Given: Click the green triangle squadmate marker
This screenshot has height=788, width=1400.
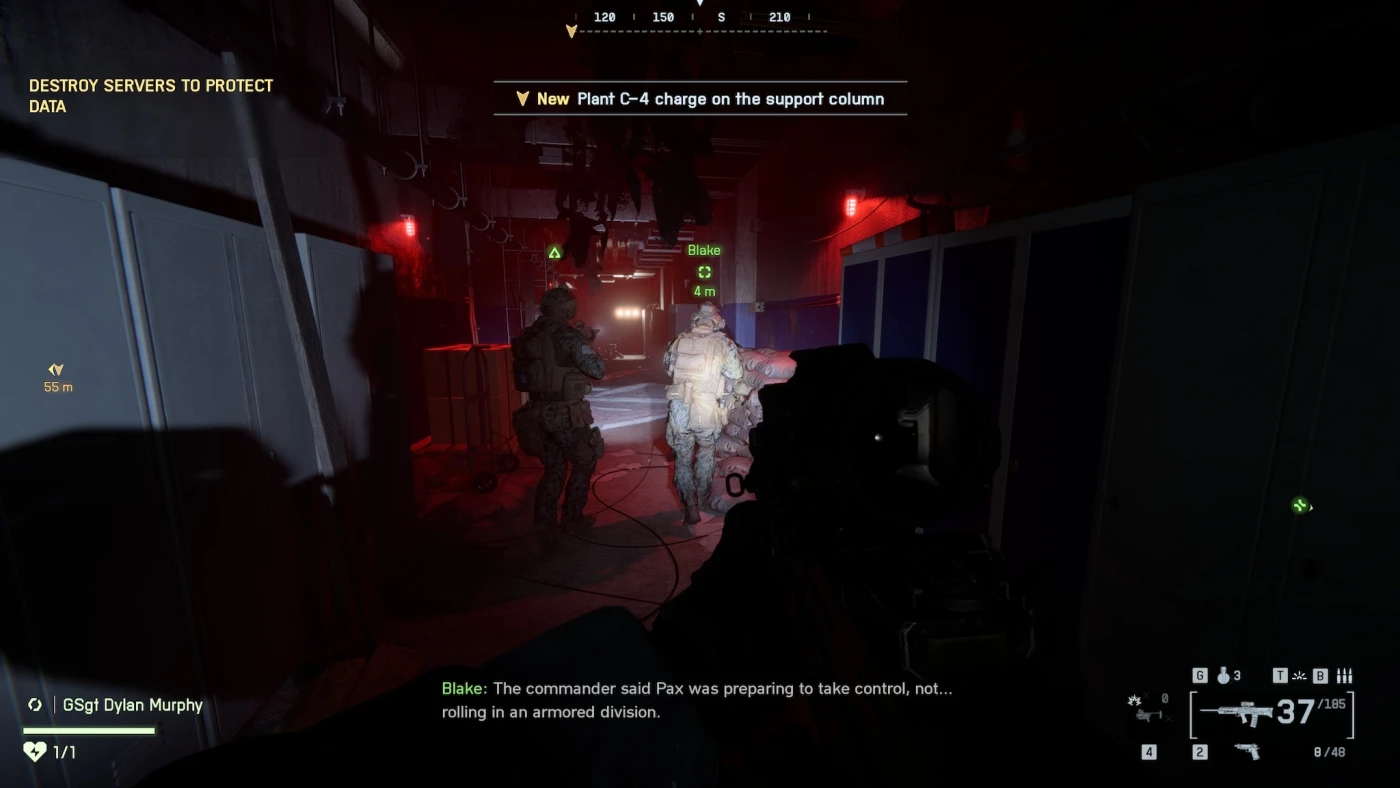Looking at the screenshot, I should (x=555, y=252).
